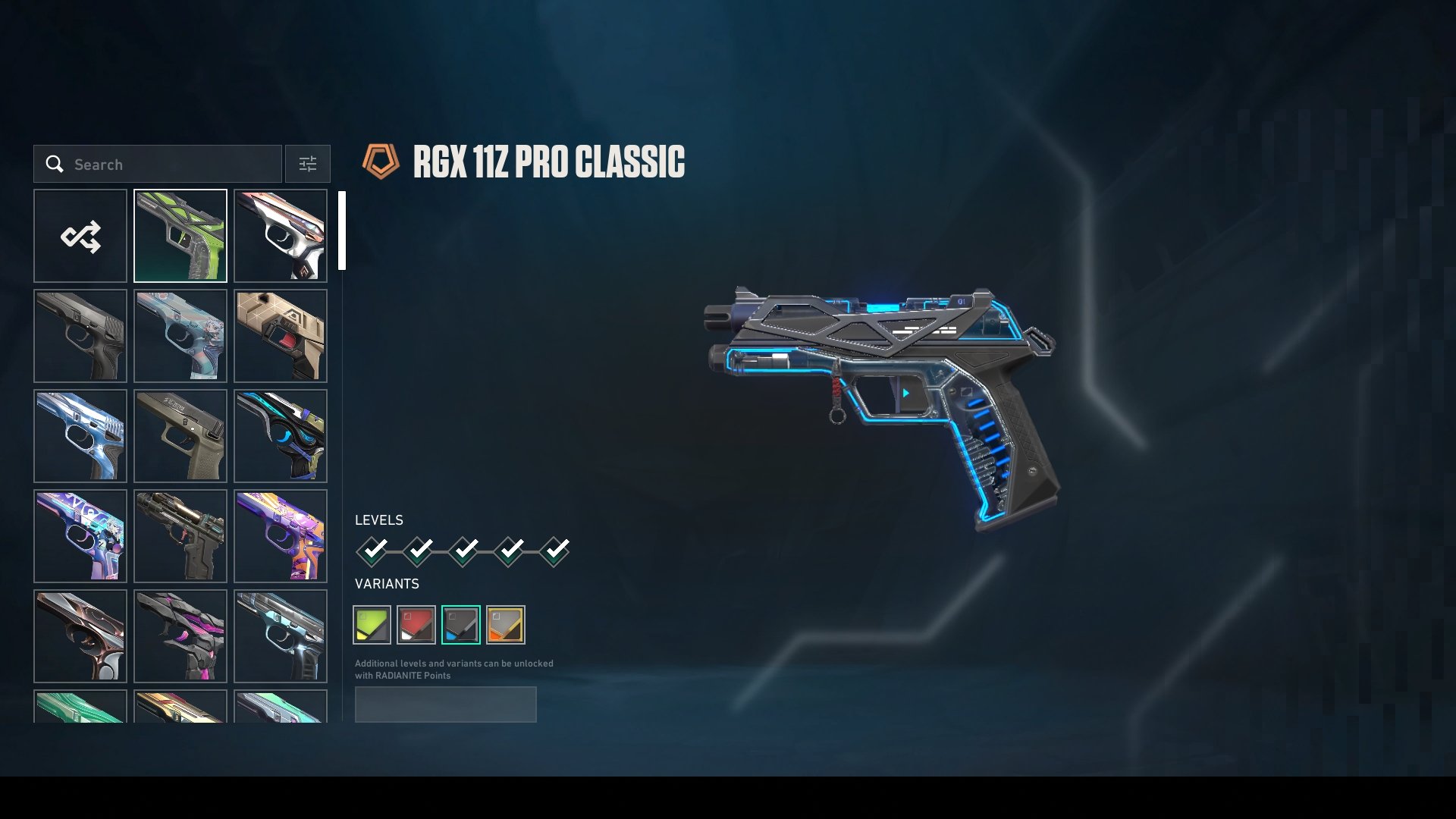Switch to the gold variant swatch
The height and width of the screenshot is (819, 1456).
tap(506, 624)
